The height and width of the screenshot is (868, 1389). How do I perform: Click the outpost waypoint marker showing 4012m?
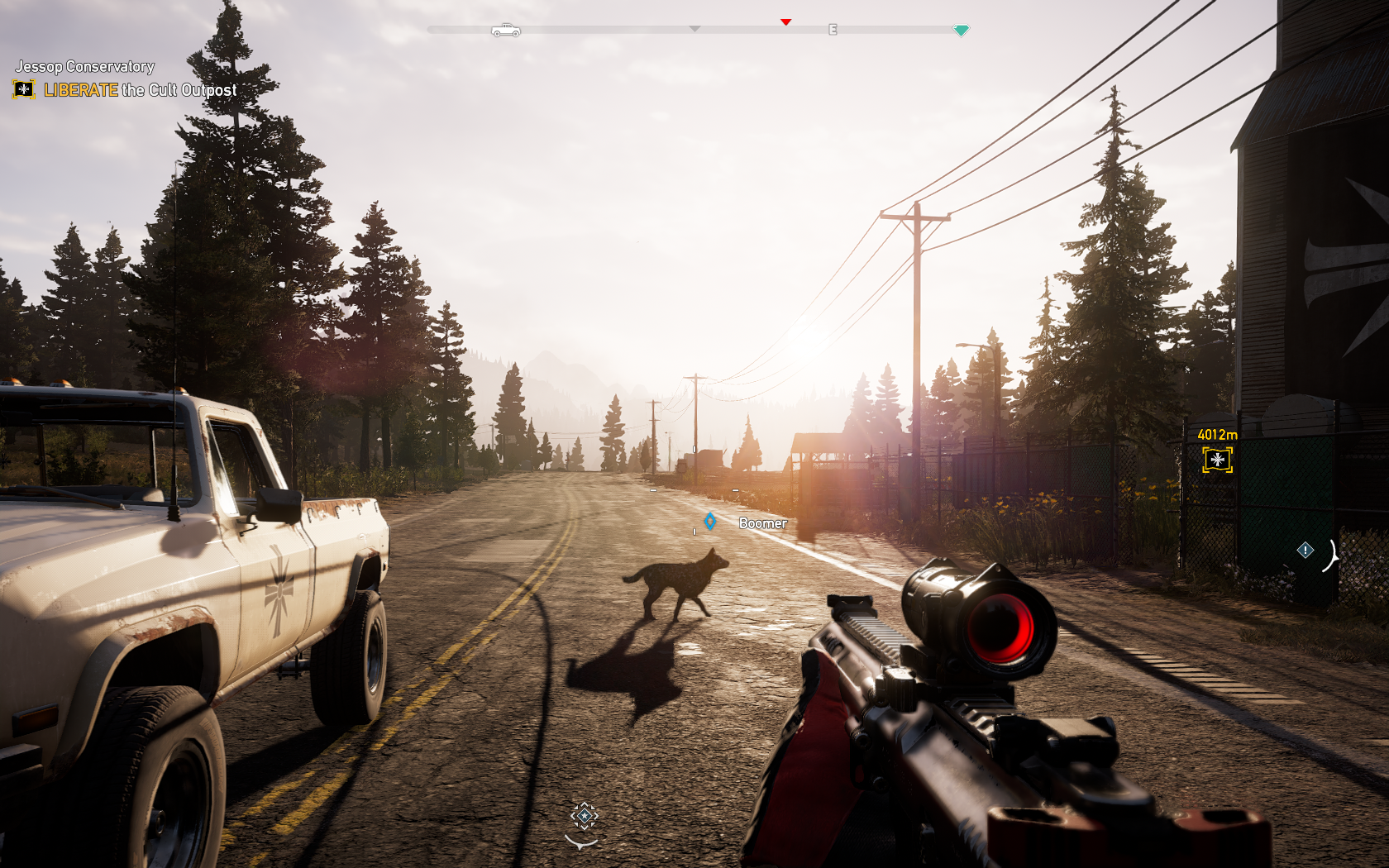[x=1217, y=460]
